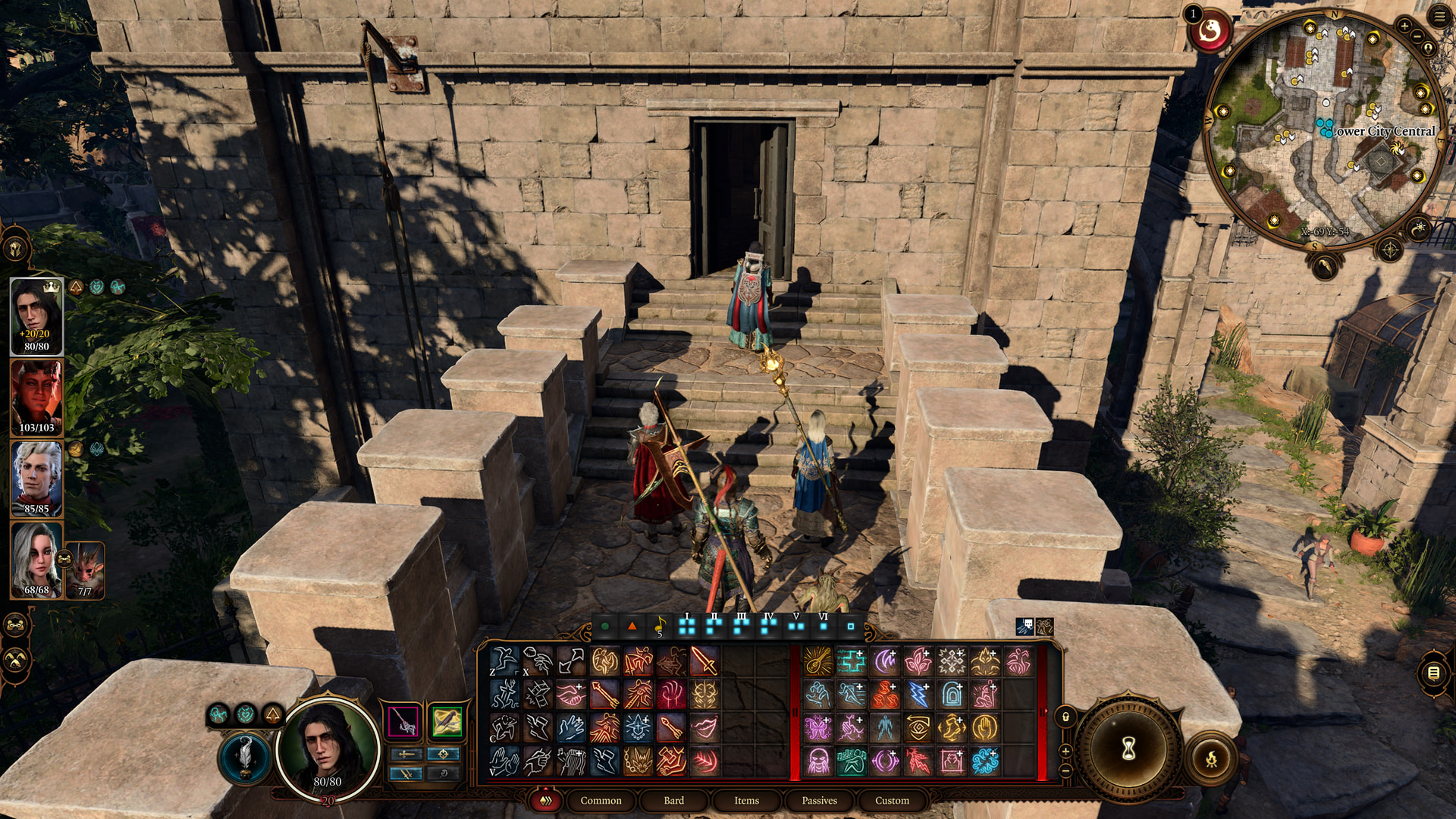1456x819 pixels.
Task: Open the journal button on right edge
Action: (1433, 673)
